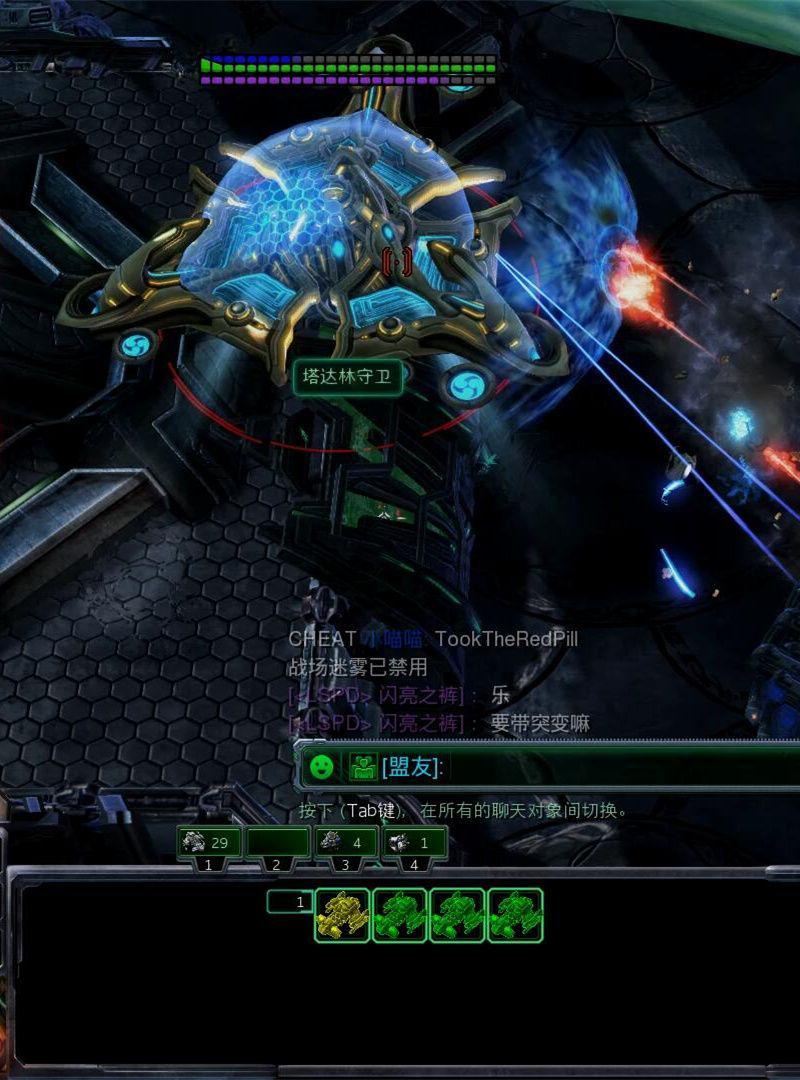Focus the allies chat input field
The width and height of the screenshot is (800, 1080).
[620, 767]
